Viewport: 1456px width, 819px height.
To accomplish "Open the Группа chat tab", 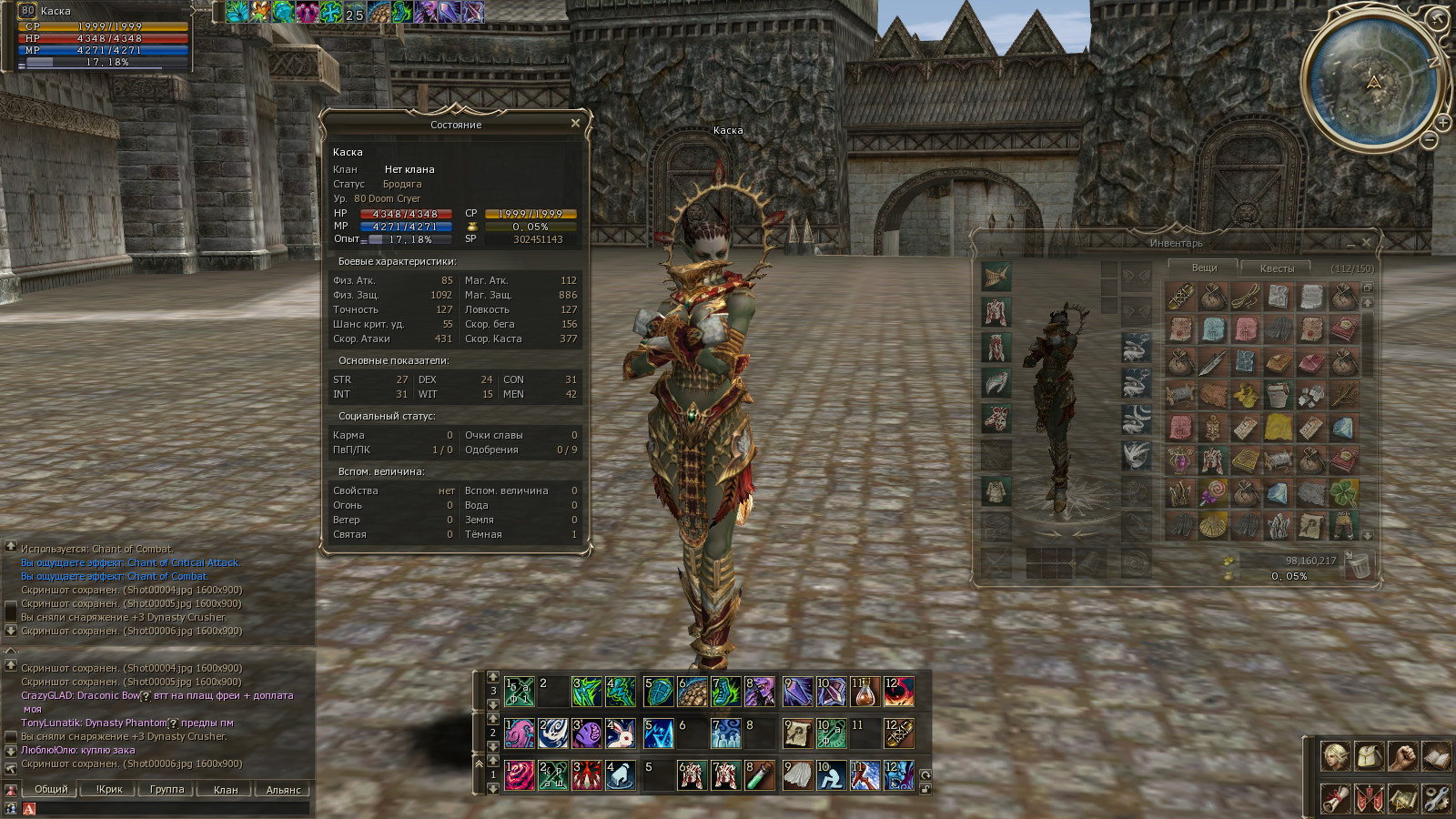I will coord(167,789).
